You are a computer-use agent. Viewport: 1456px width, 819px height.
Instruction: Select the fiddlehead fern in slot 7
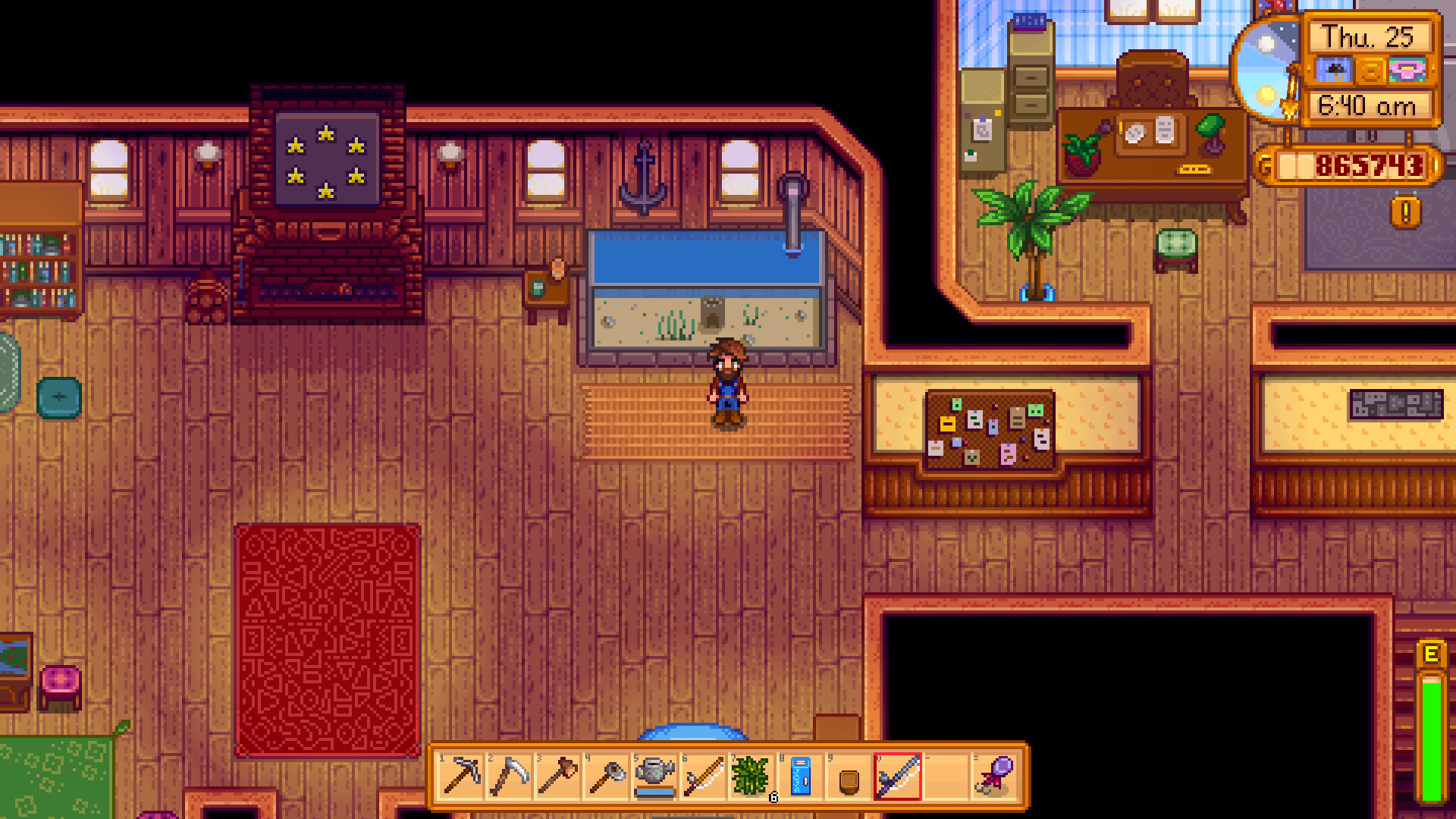coord(752,775)
